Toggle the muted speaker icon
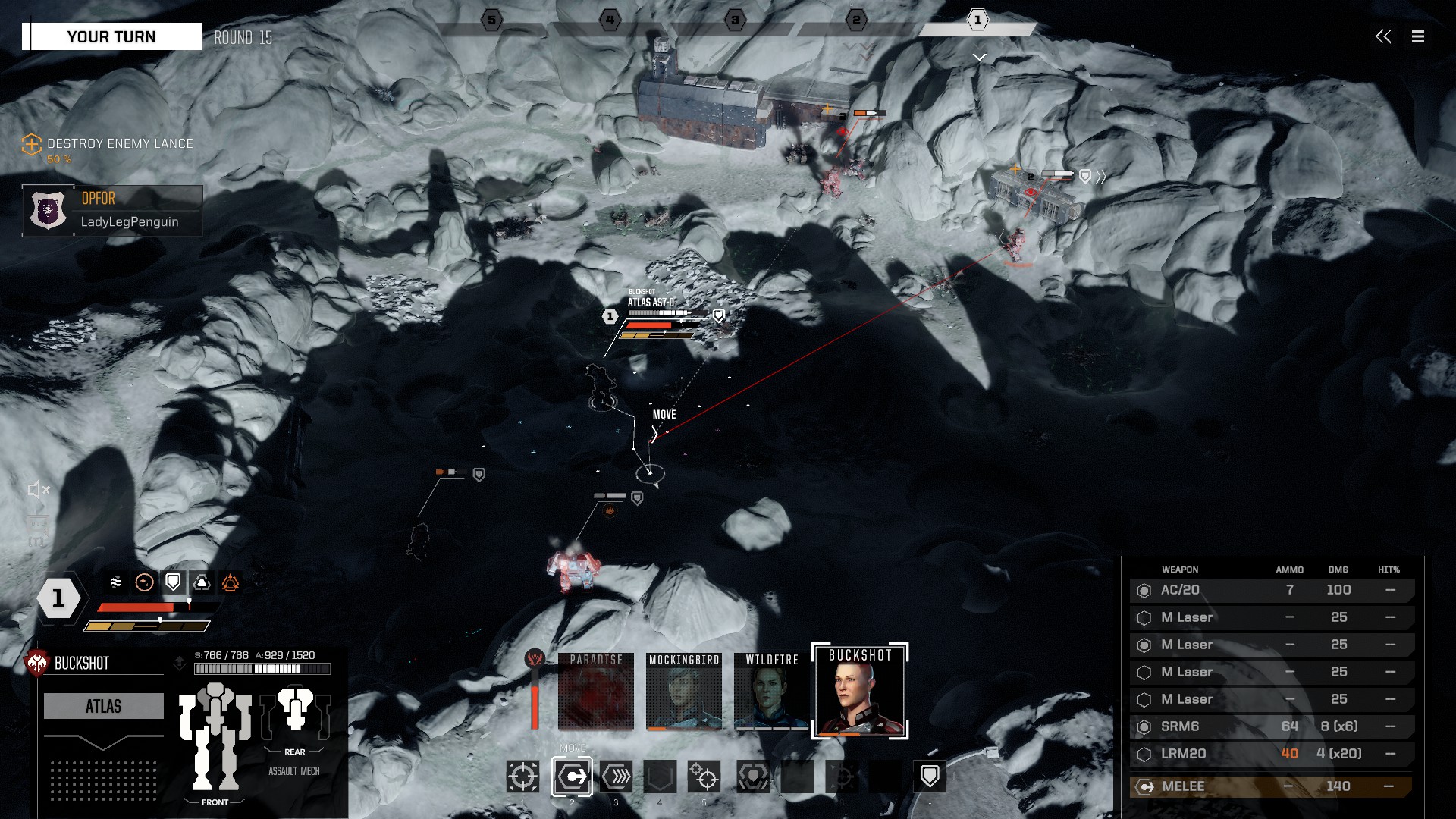This screenshot has width=1456, height=819. 39,490
